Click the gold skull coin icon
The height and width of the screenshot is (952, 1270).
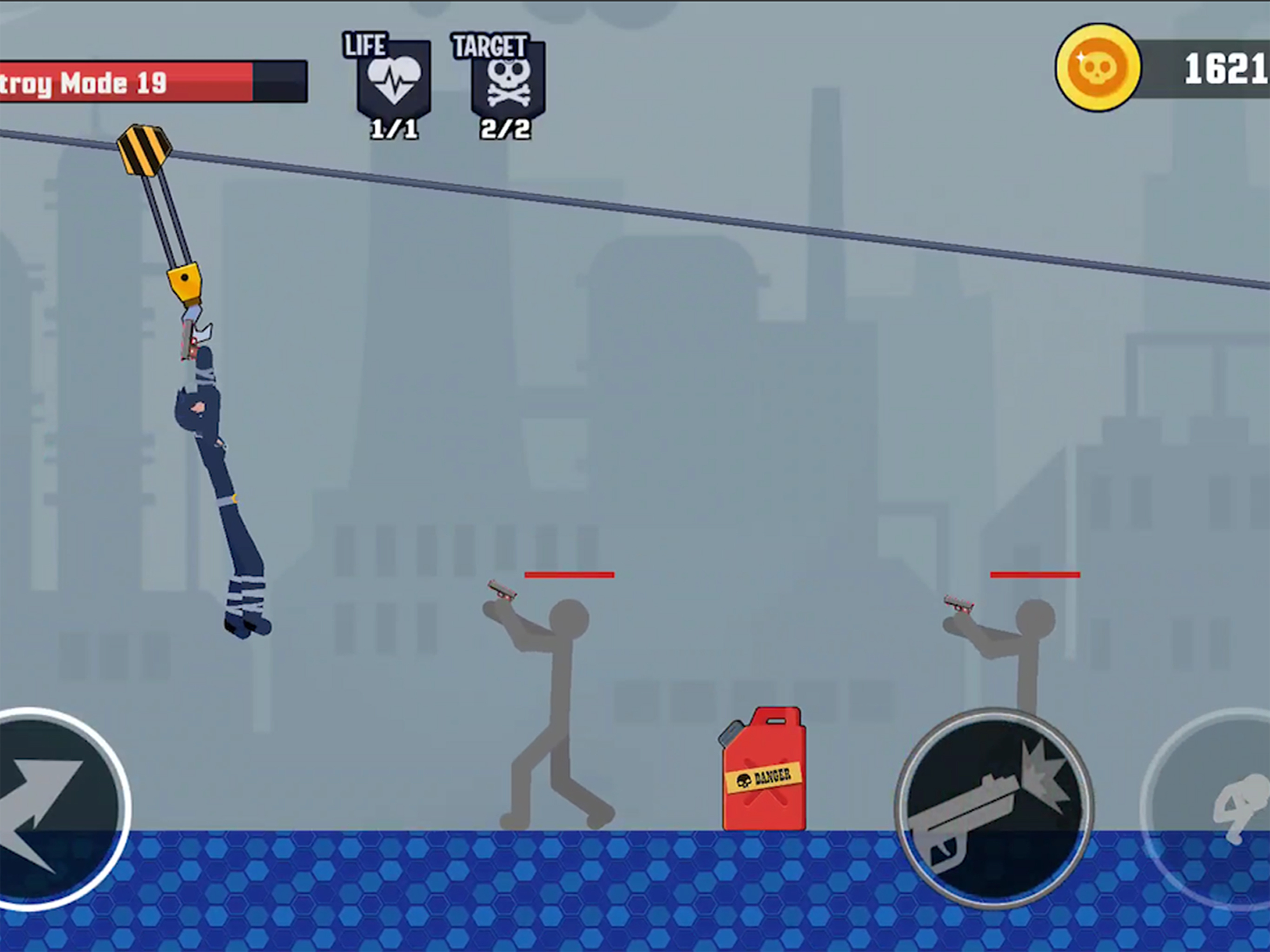click(x=1098, y=68)
